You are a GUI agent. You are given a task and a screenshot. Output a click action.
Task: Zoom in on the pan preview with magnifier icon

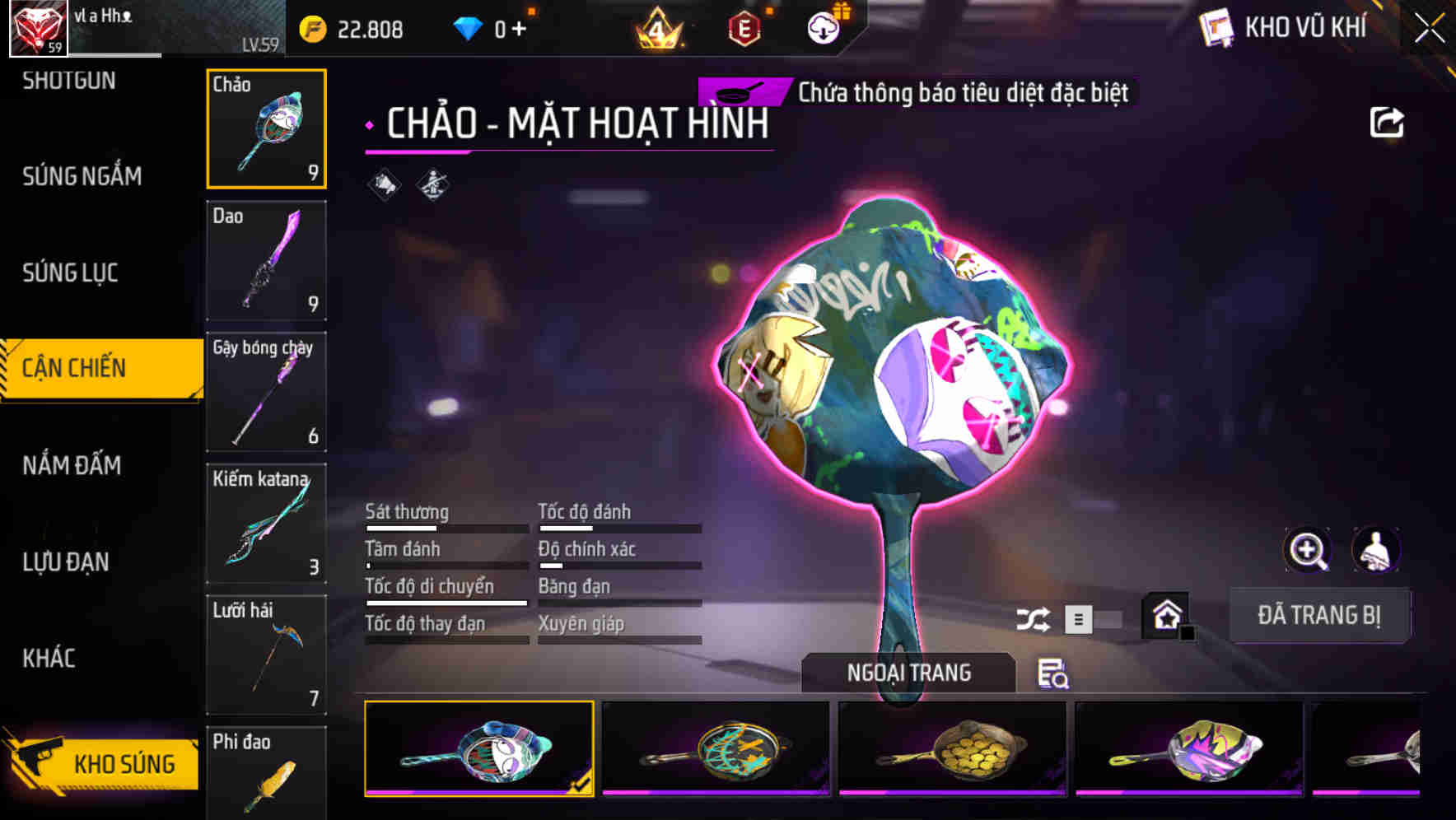pyautogui.click(x=1308, y=550)
